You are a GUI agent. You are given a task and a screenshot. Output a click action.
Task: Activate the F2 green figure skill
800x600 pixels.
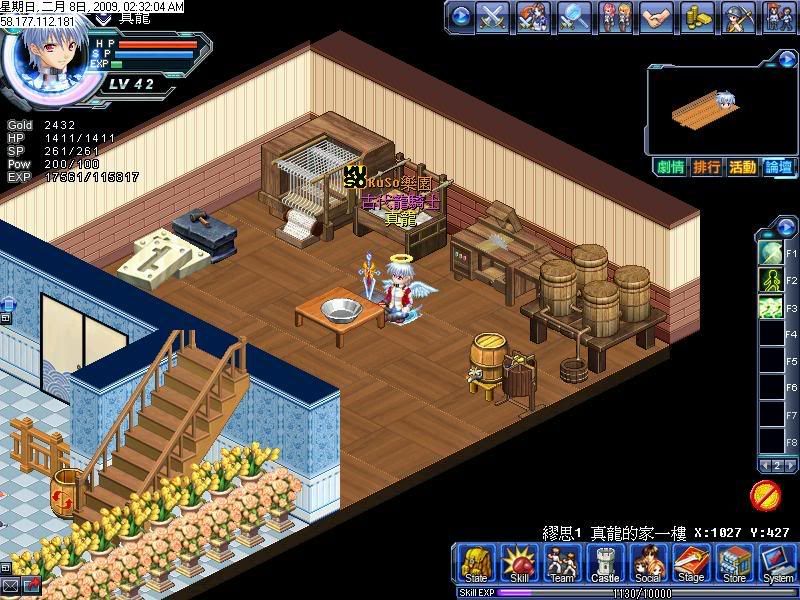coord(771,279)
